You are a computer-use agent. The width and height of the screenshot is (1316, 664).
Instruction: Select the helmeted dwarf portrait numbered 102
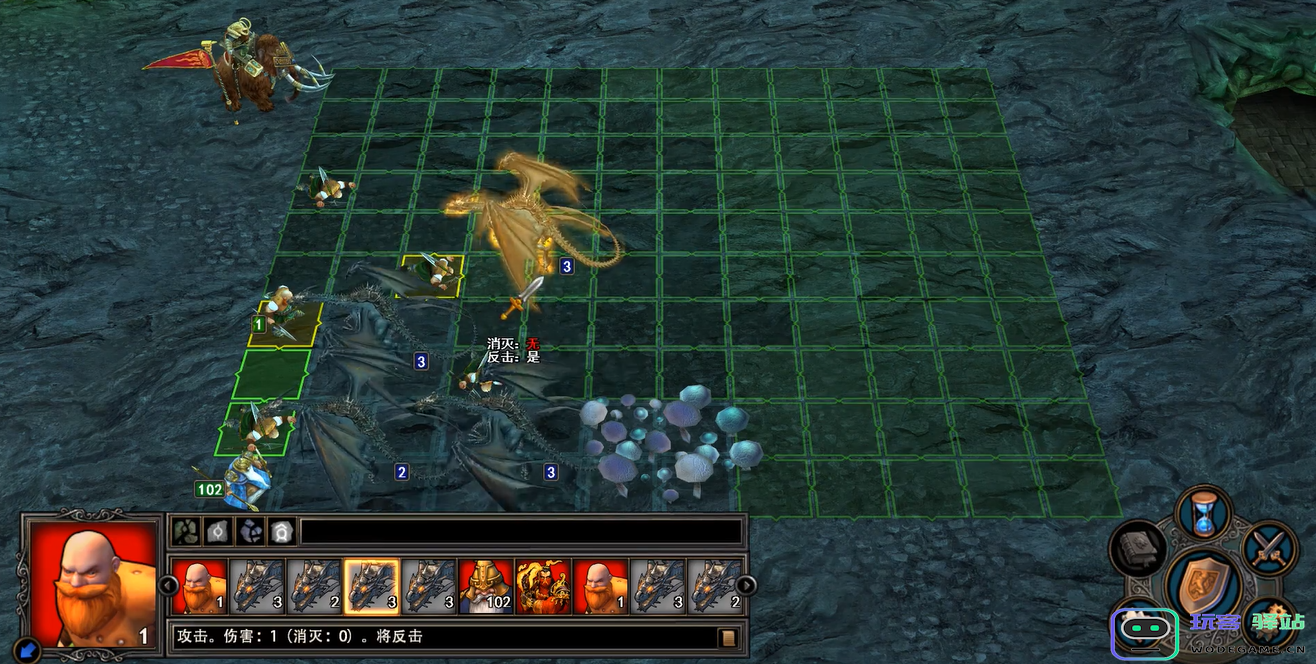[486, 585]
